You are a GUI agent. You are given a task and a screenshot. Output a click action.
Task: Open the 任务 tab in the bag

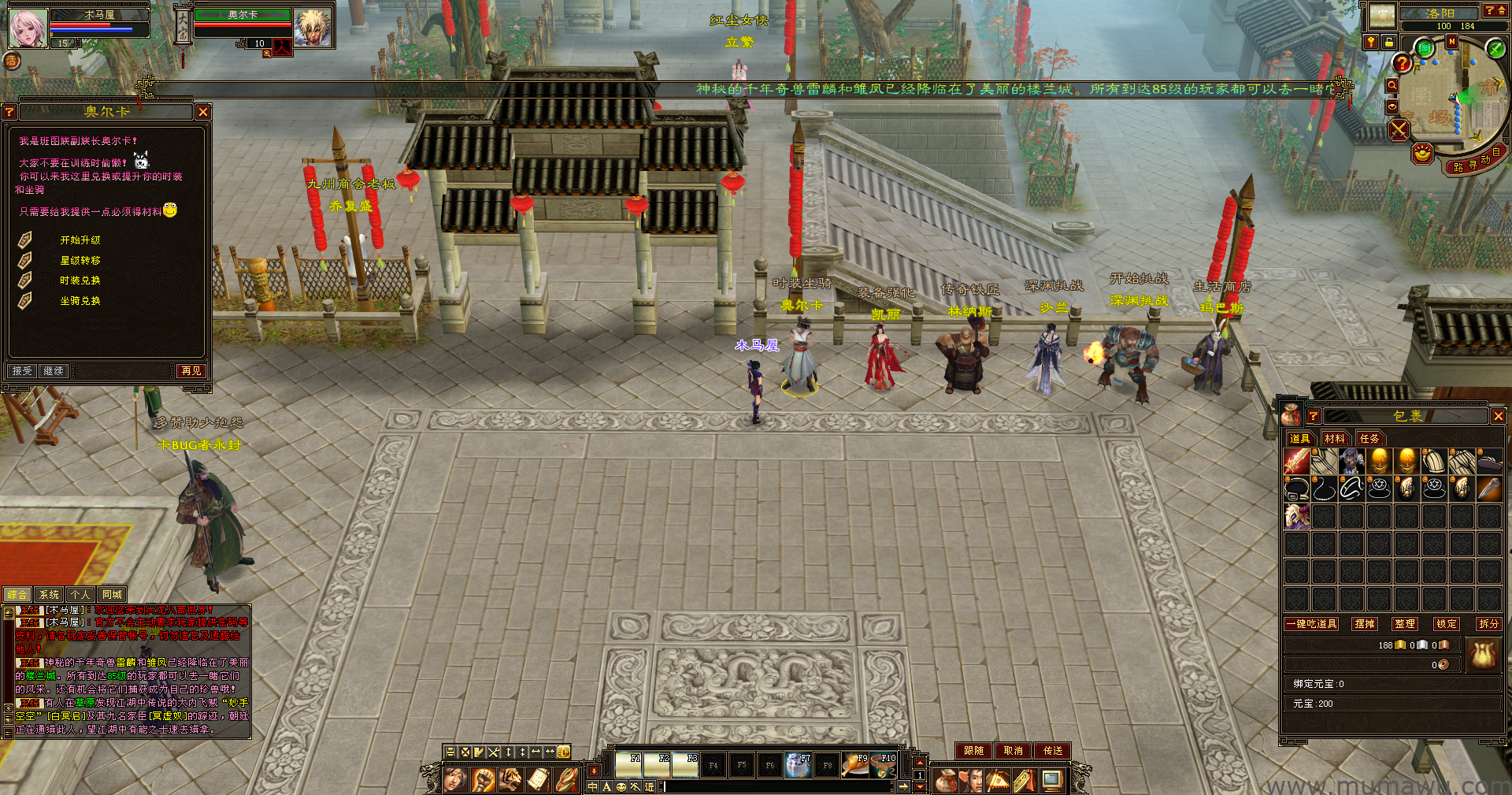(1369, 439)
